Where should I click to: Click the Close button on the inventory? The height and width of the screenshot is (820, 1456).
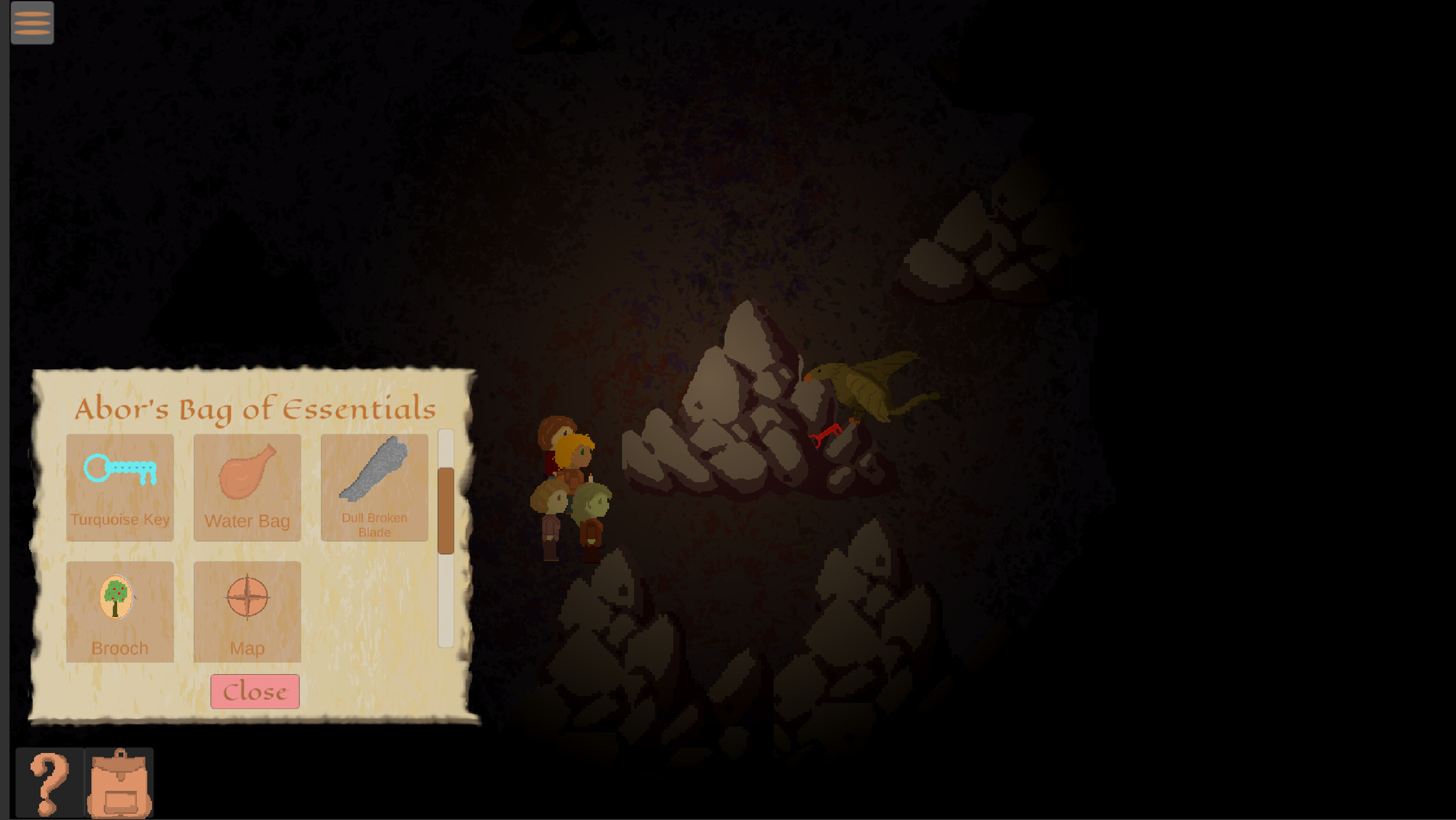[x=254, y=690]
